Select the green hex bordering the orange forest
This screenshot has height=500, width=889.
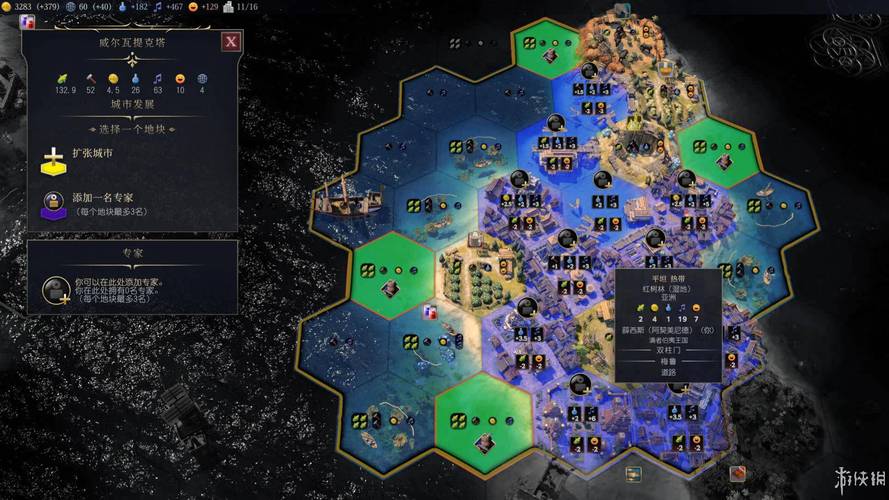tap(544, 48)
